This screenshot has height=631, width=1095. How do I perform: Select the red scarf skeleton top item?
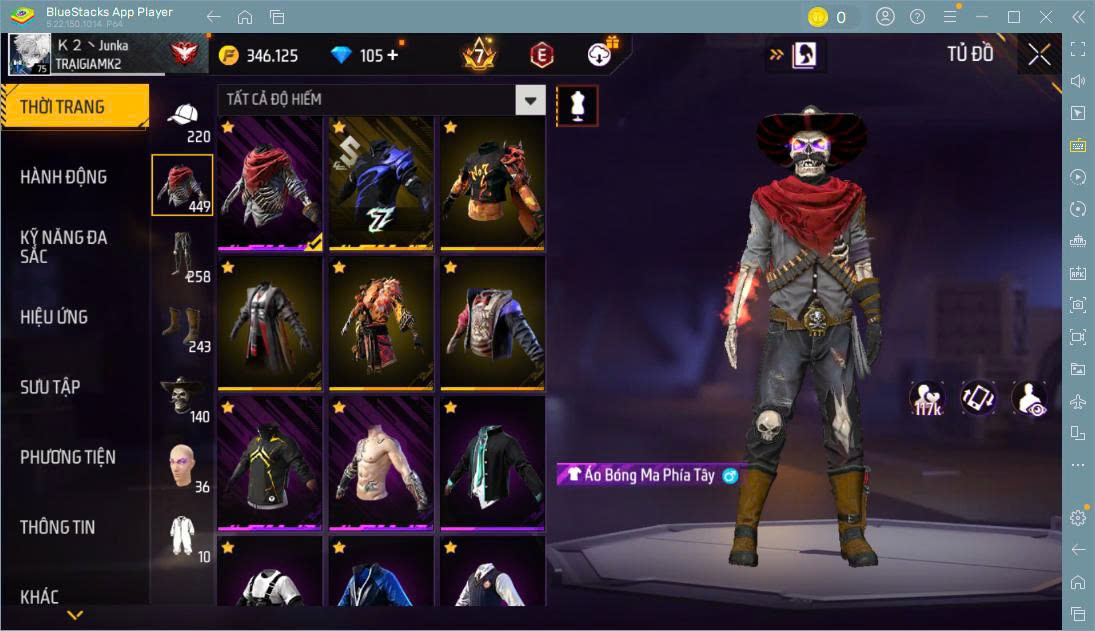[x=269, y=183]
